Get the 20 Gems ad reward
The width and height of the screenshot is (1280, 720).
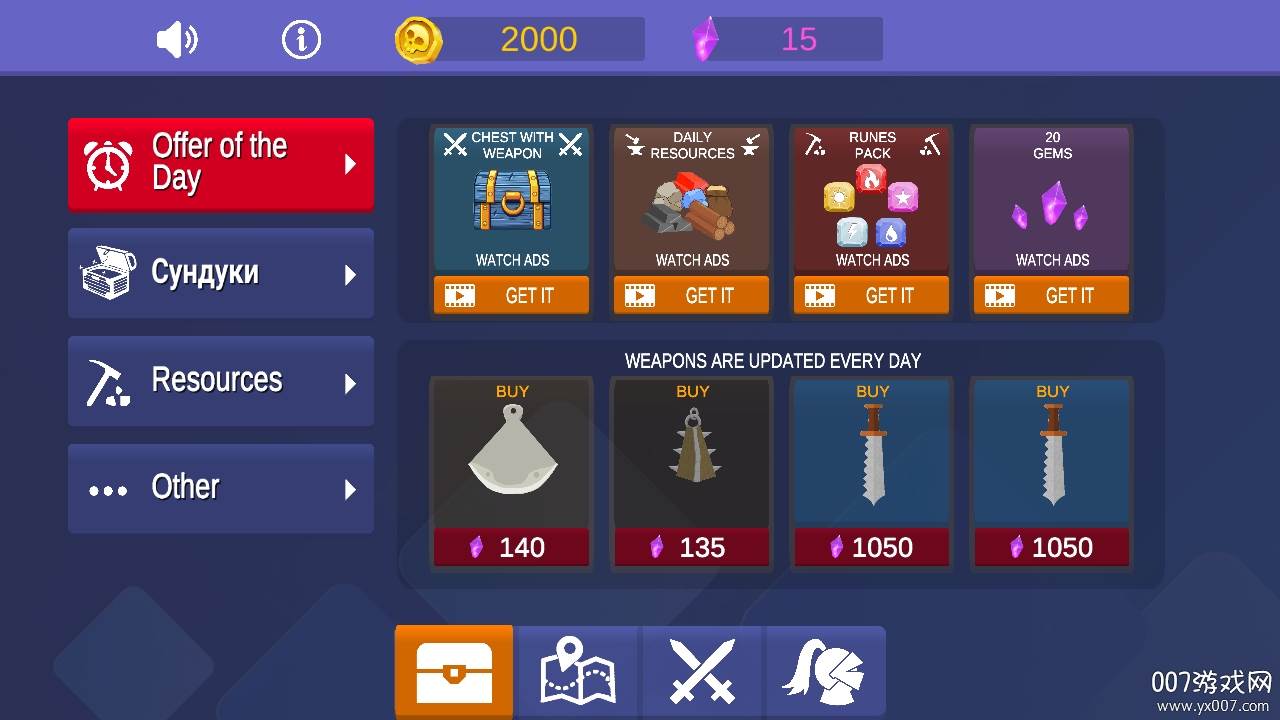click(1052, 295)
